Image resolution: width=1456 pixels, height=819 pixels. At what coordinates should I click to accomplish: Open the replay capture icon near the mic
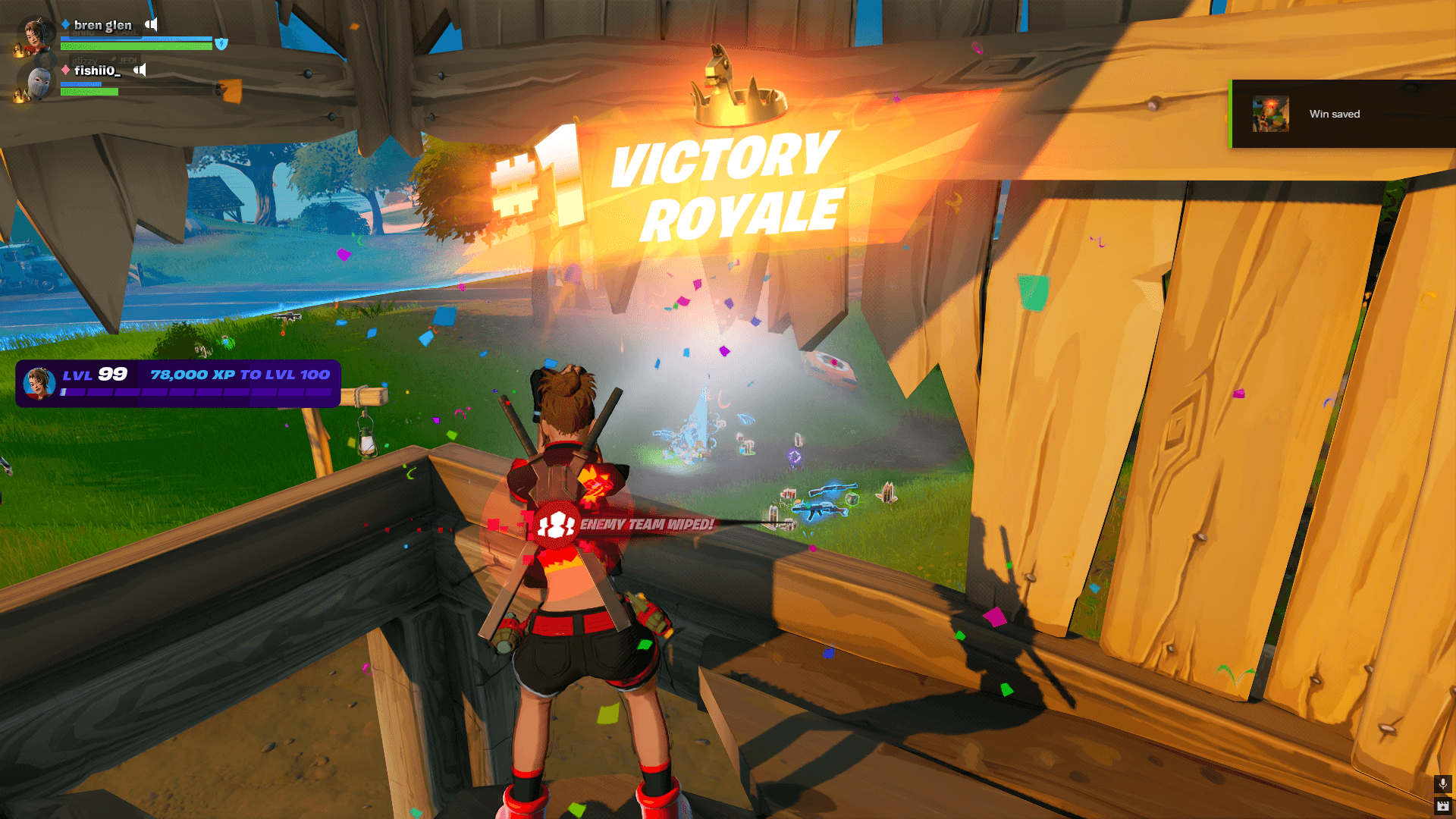point(1442,807)
